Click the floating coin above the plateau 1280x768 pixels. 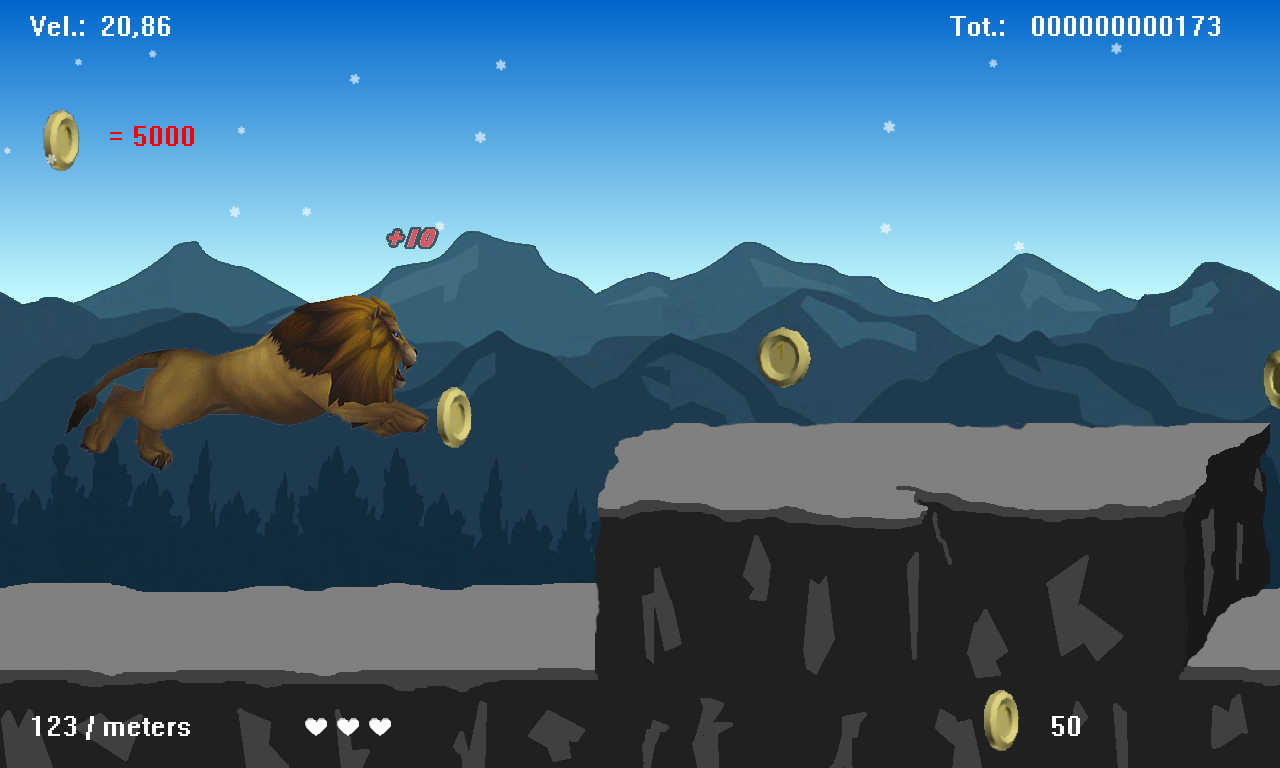coord(784,358)
